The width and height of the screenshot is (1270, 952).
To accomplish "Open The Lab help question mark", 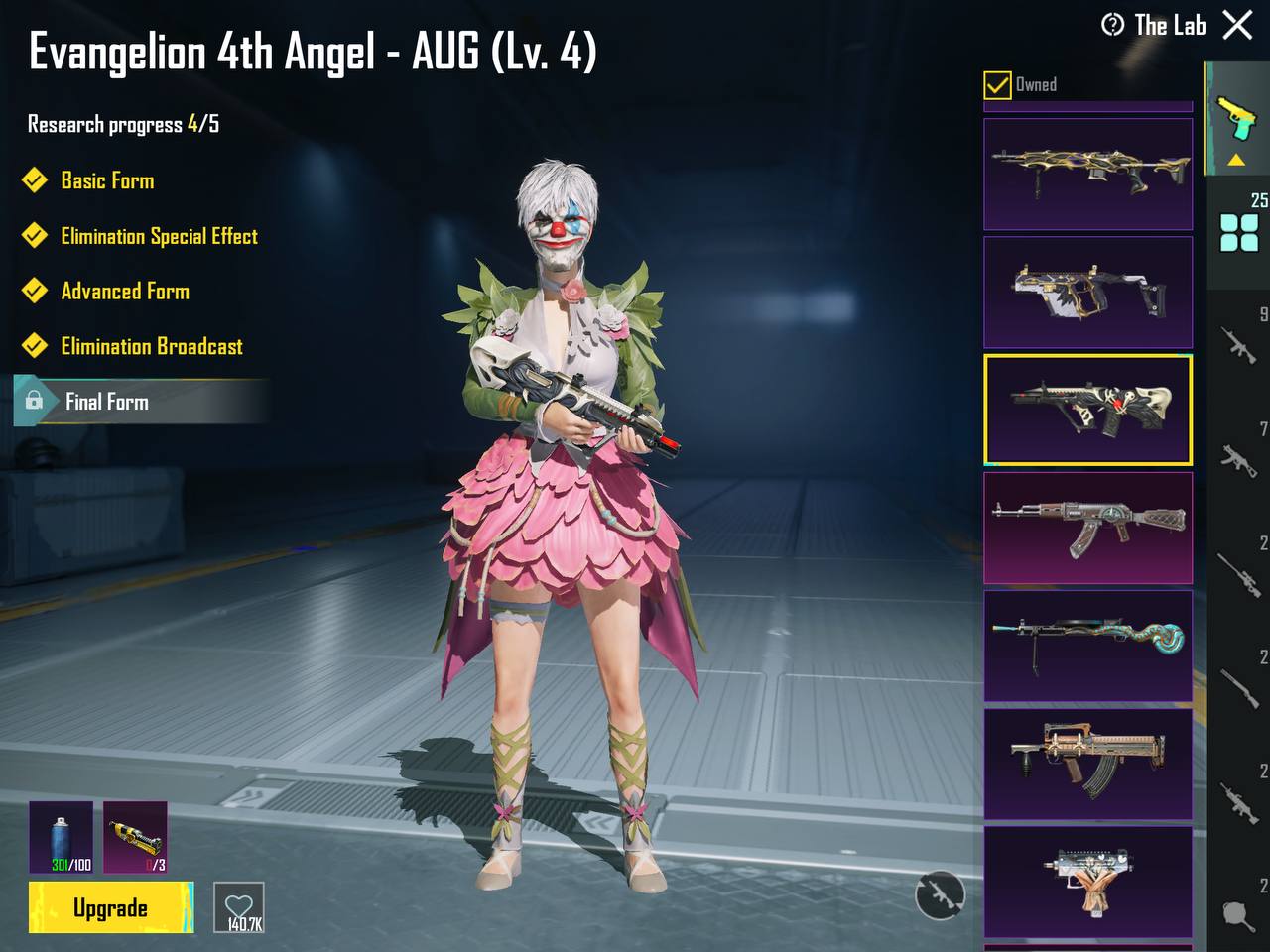I will (1112, 25).
